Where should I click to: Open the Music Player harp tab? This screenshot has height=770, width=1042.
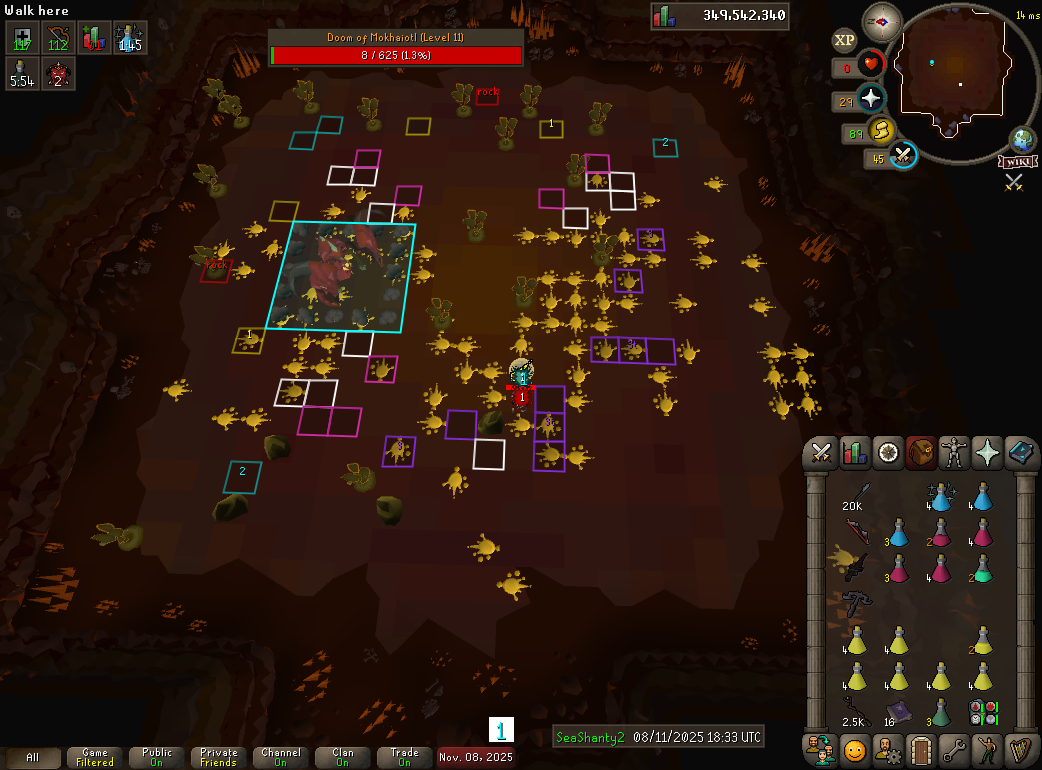(x=1020, y=748)
